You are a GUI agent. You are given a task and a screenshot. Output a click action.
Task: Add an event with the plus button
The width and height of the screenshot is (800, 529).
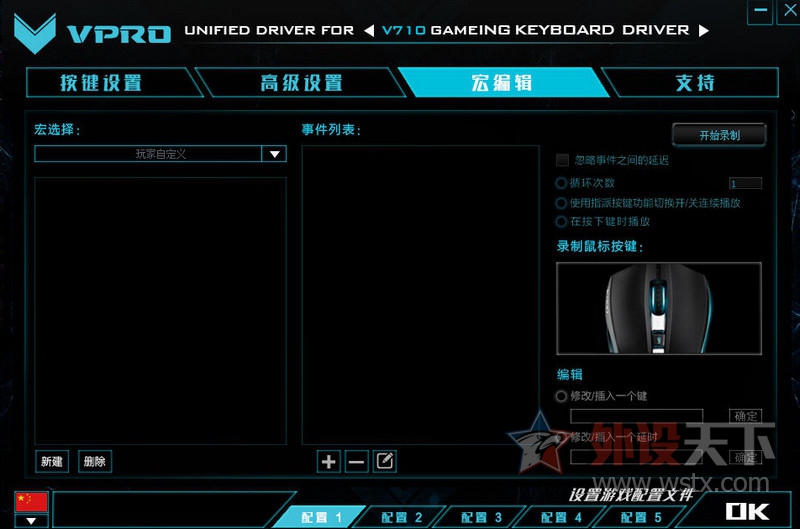pos(328,461)
